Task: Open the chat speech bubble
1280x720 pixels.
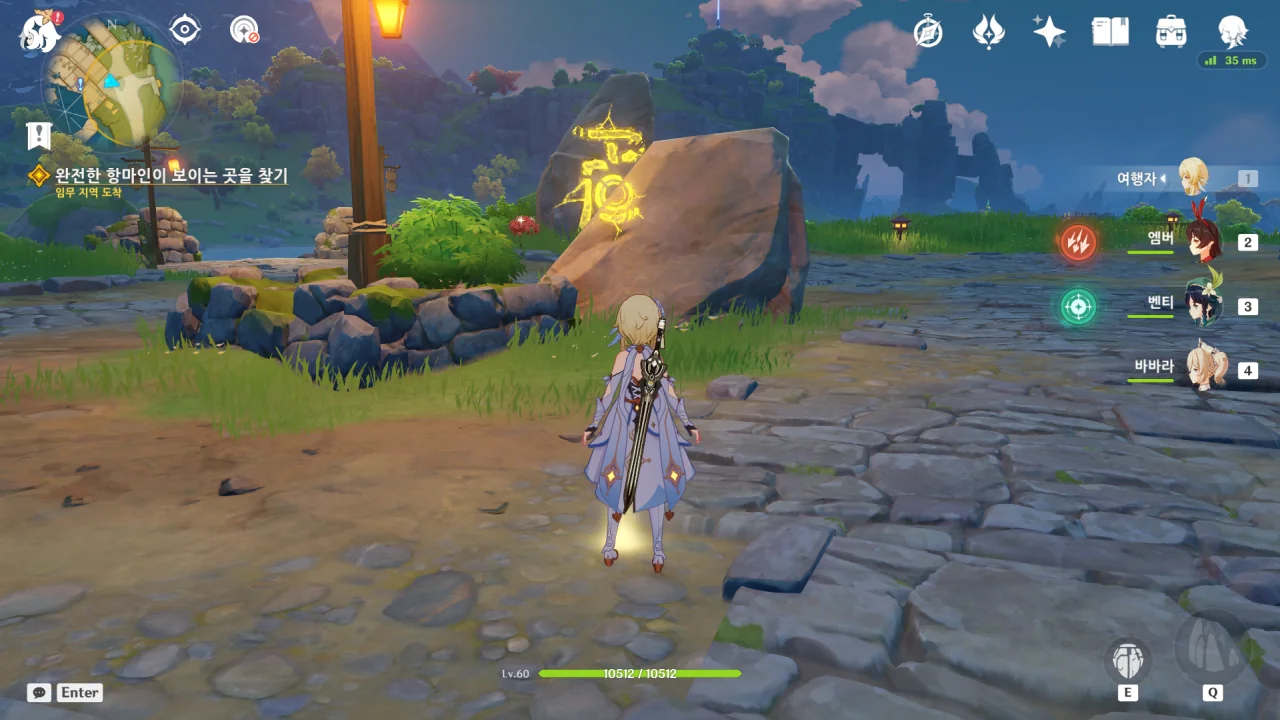Action: 39,692
